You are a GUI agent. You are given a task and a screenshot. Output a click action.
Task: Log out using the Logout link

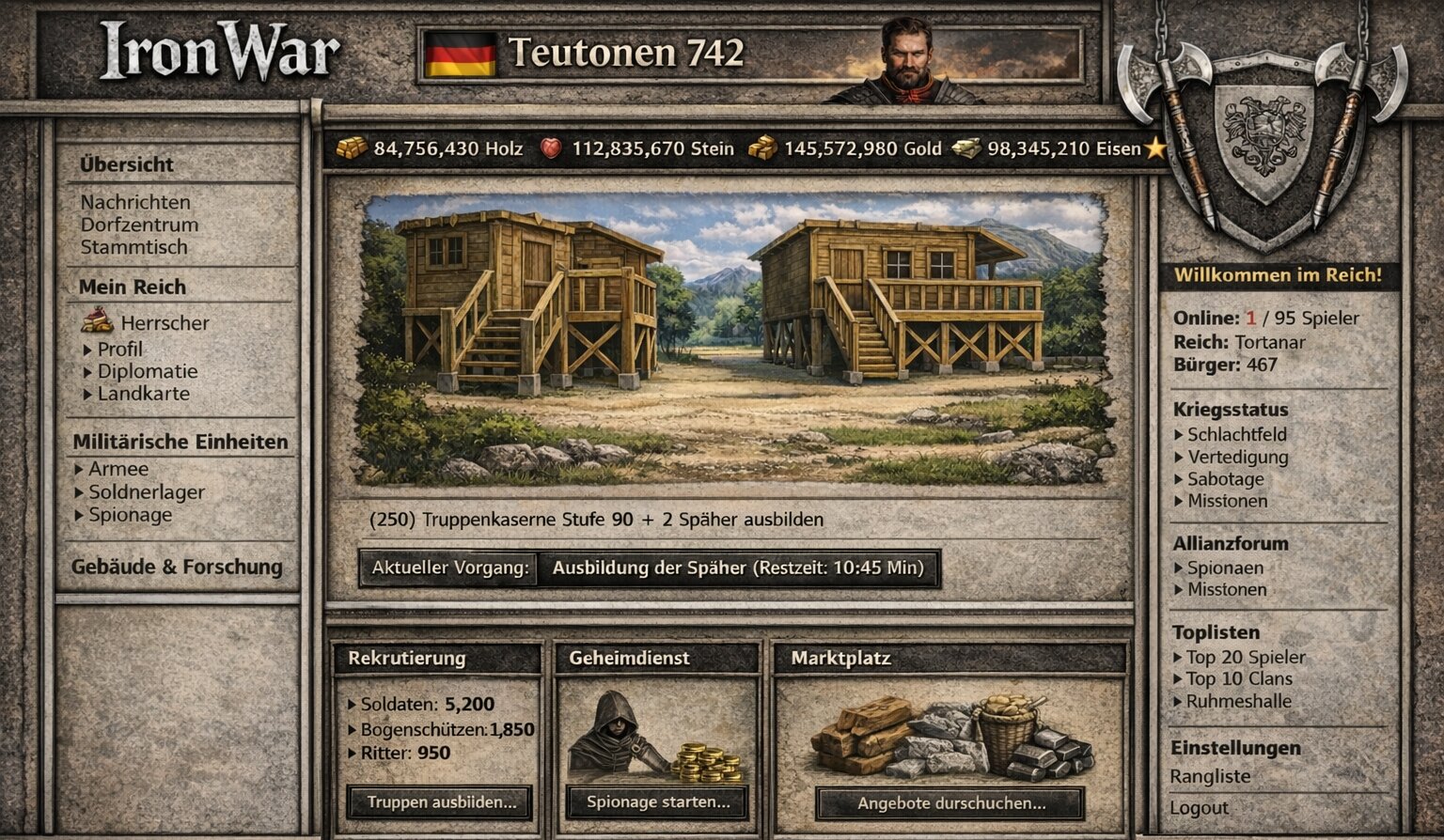pyautogui.click(x=1199, y=808)
